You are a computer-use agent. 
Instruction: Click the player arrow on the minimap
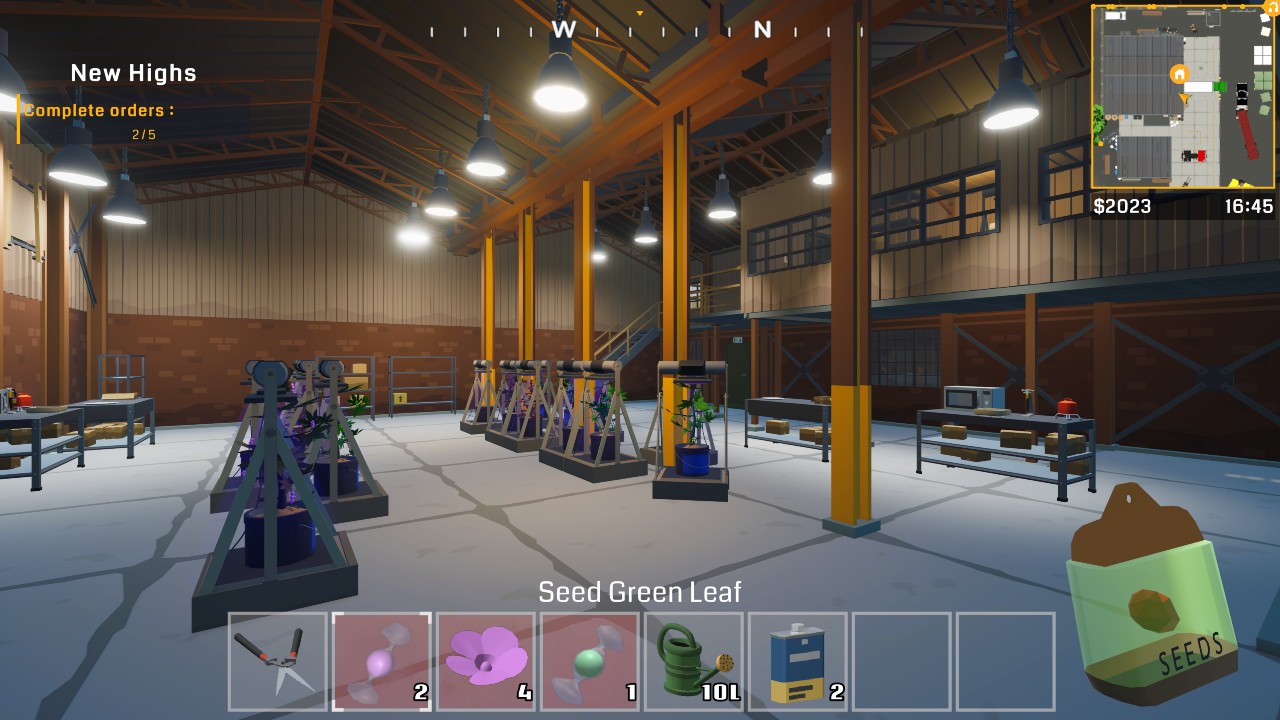(1185, 98)
